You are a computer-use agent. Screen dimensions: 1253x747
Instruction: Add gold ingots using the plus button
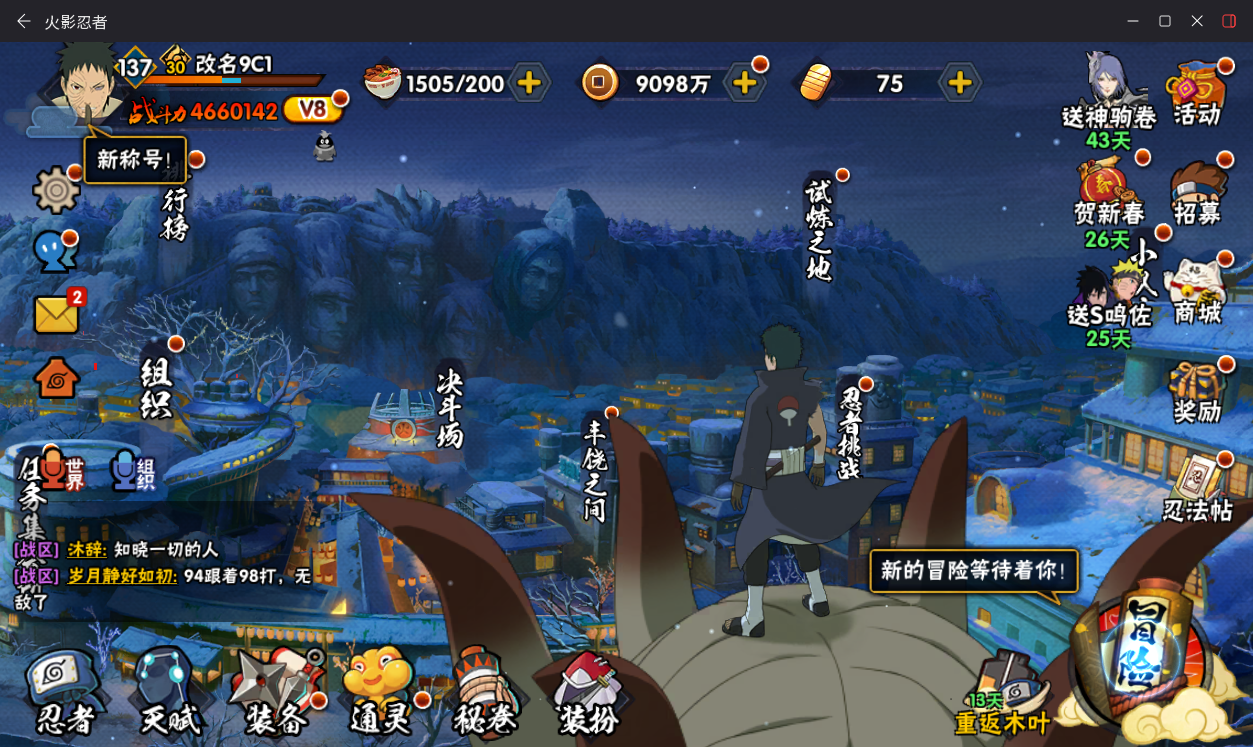point(960,83)
